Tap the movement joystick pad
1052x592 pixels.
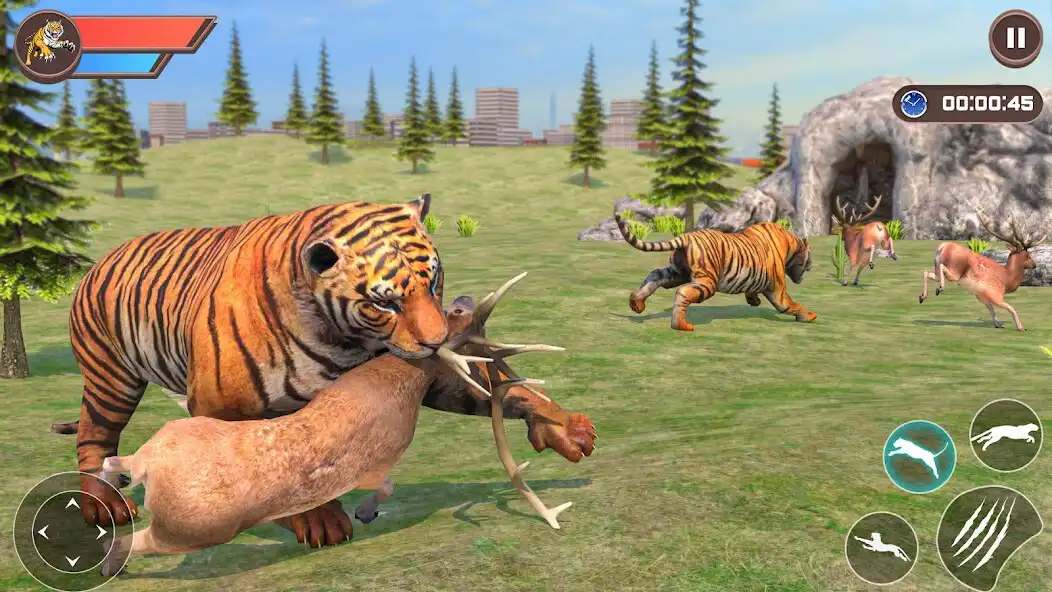pos(72,532)
